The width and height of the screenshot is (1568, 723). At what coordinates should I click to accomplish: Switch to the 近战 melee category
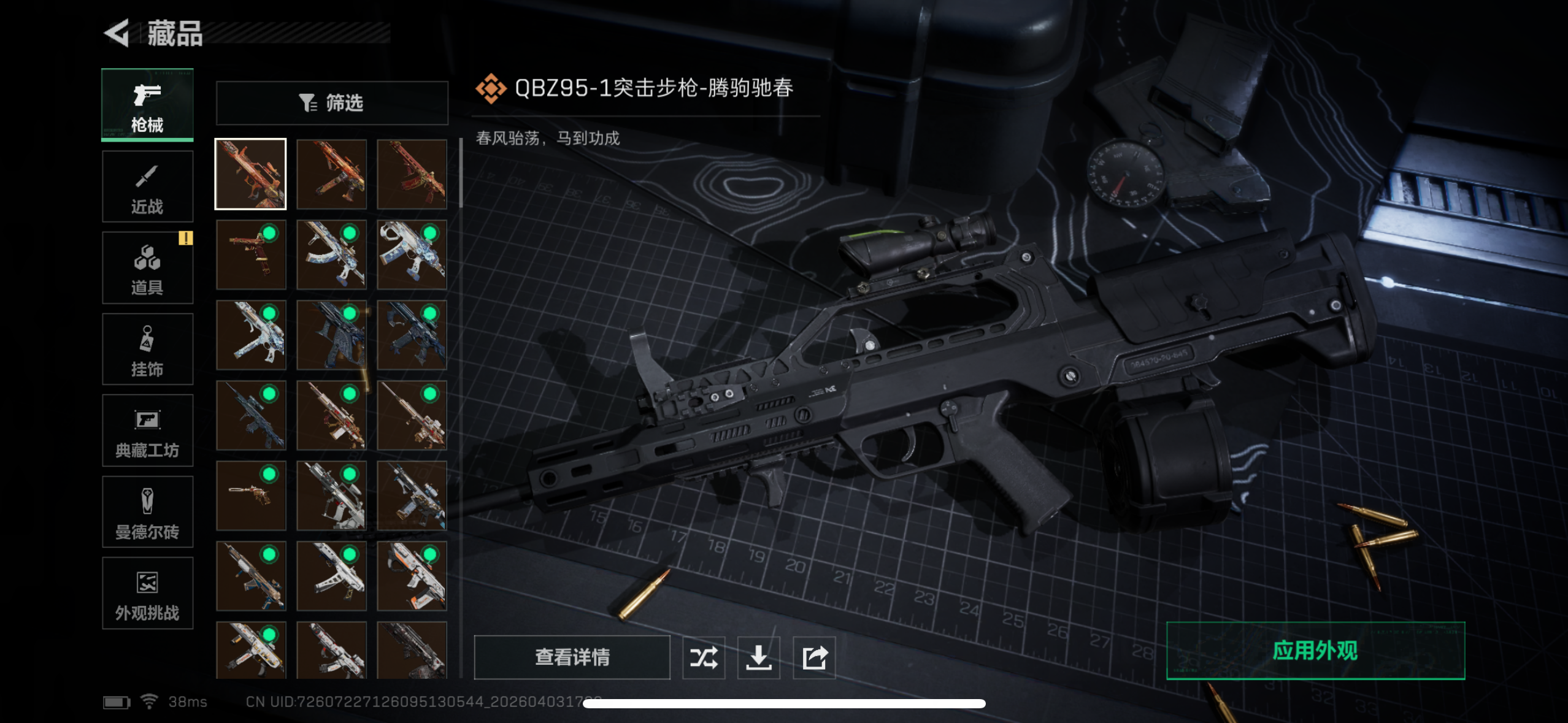click(x=147, y=186)
